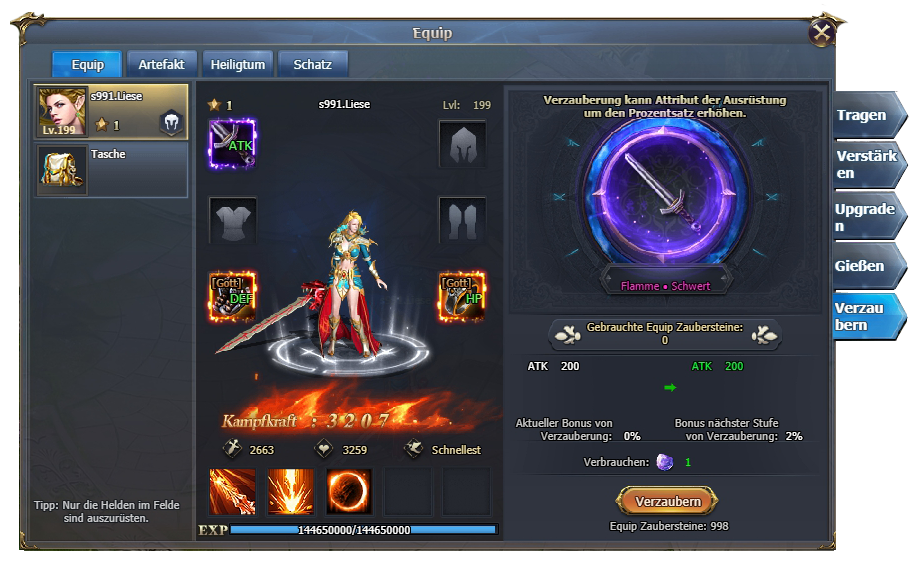Screen dimensions: 924x571
Task: Click the Equip tab
Action: [87, 64]
